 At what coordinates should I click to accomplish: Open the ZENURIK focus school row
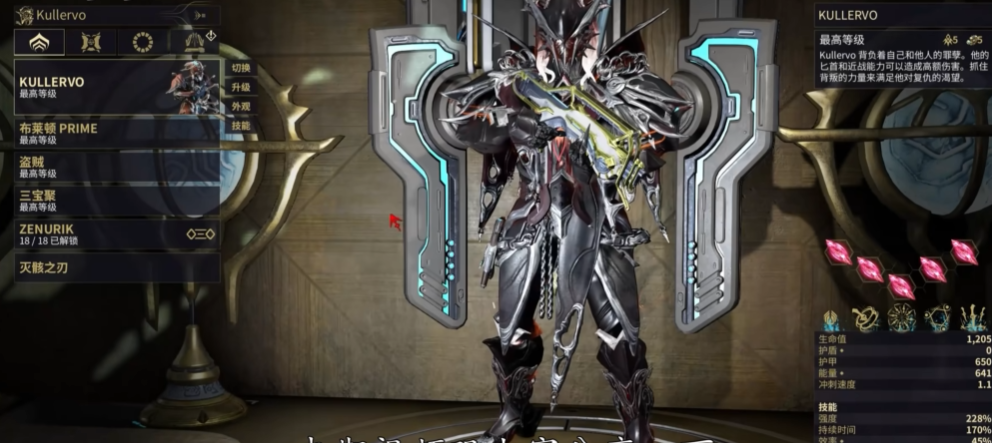115,234
